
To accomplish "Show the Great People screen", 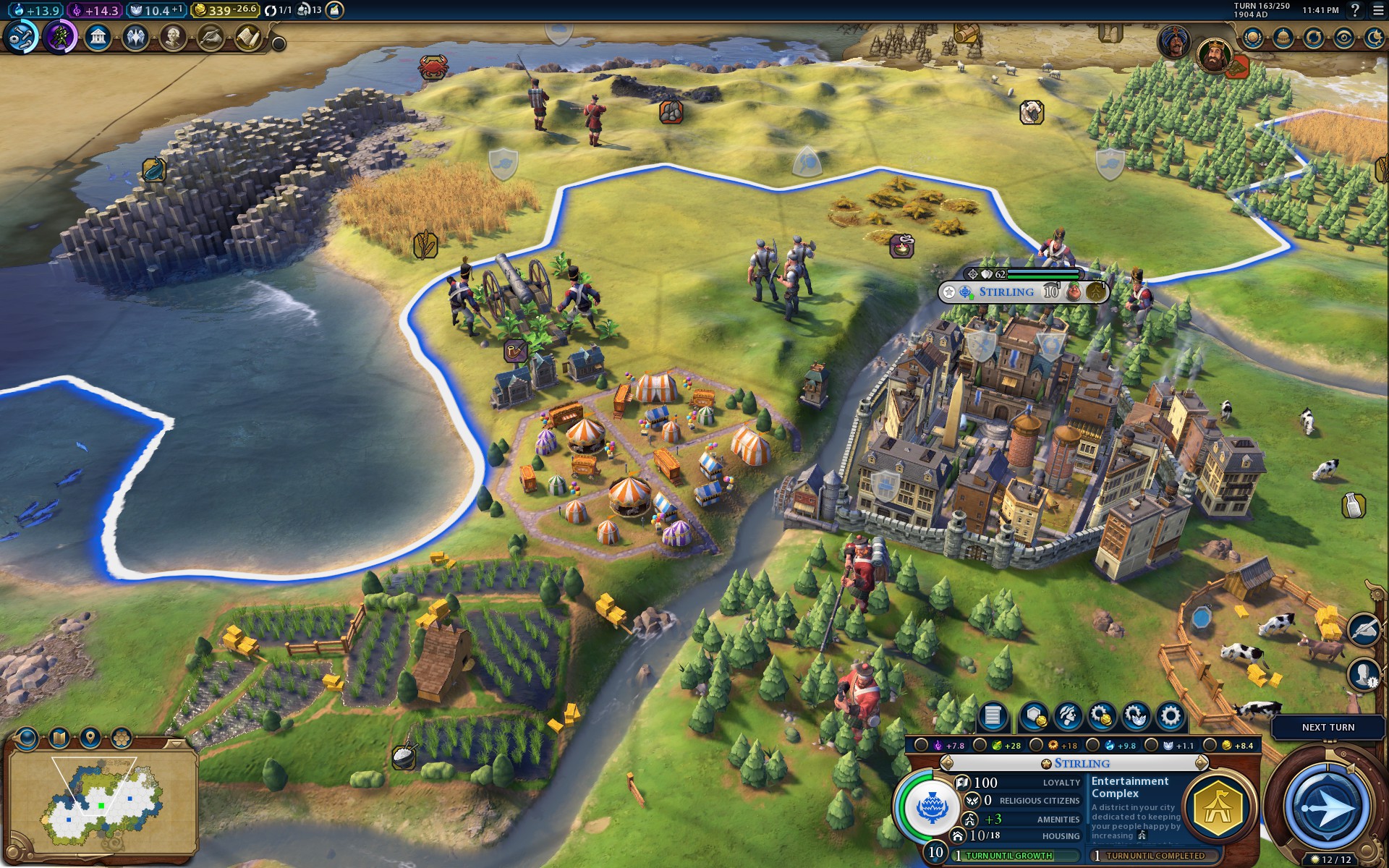I will pos(173,37).
